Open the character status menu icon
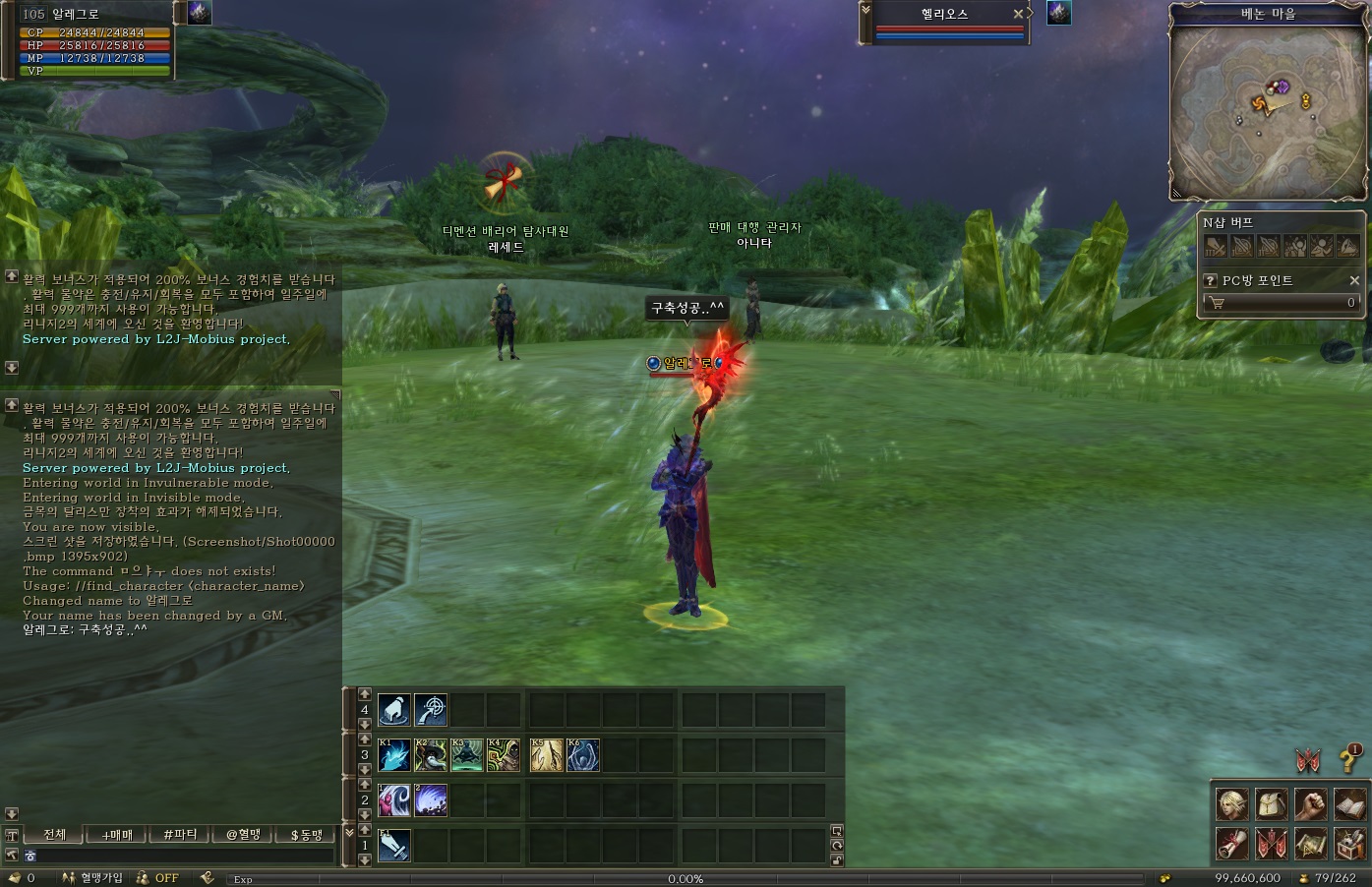The width and height of the screenshot is (1372, 887). (1232, 803)
